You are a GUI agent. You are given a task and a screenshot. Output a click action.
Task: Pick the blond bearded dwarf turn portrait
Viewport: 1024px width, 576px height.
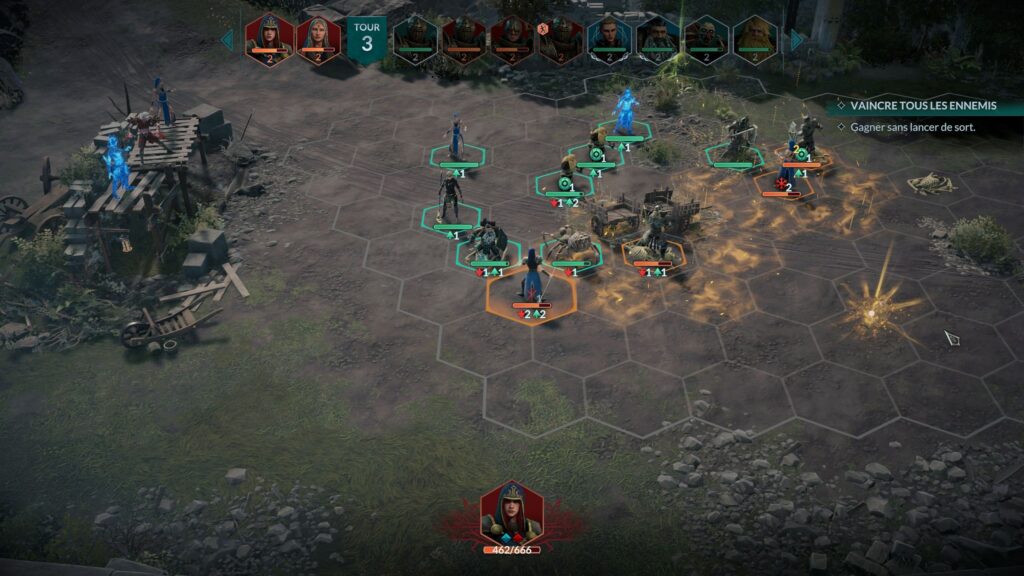click(x=755, y=38)
